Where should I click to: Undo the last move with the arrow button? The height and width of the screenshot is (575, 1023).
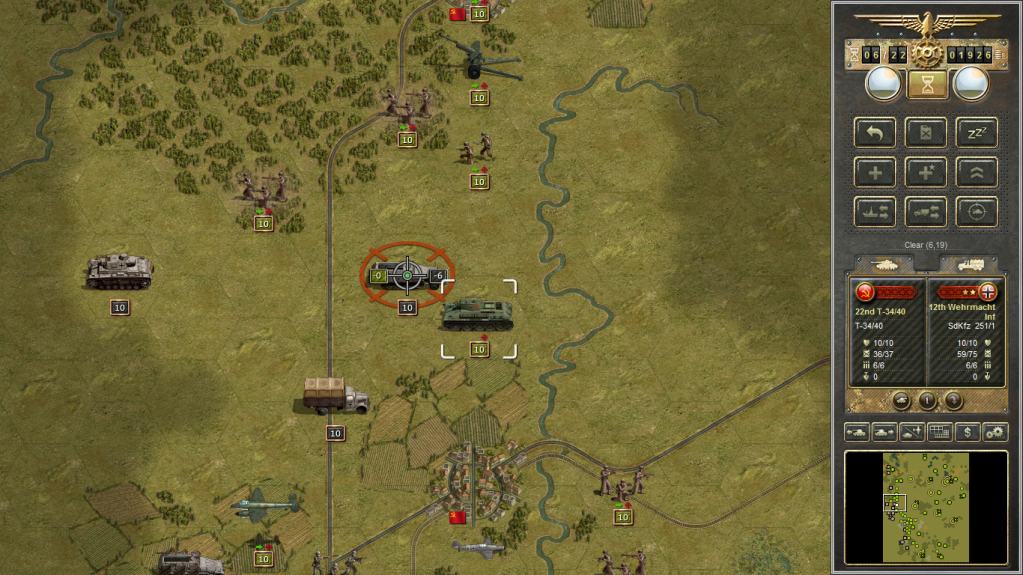(x=875, y=132)
